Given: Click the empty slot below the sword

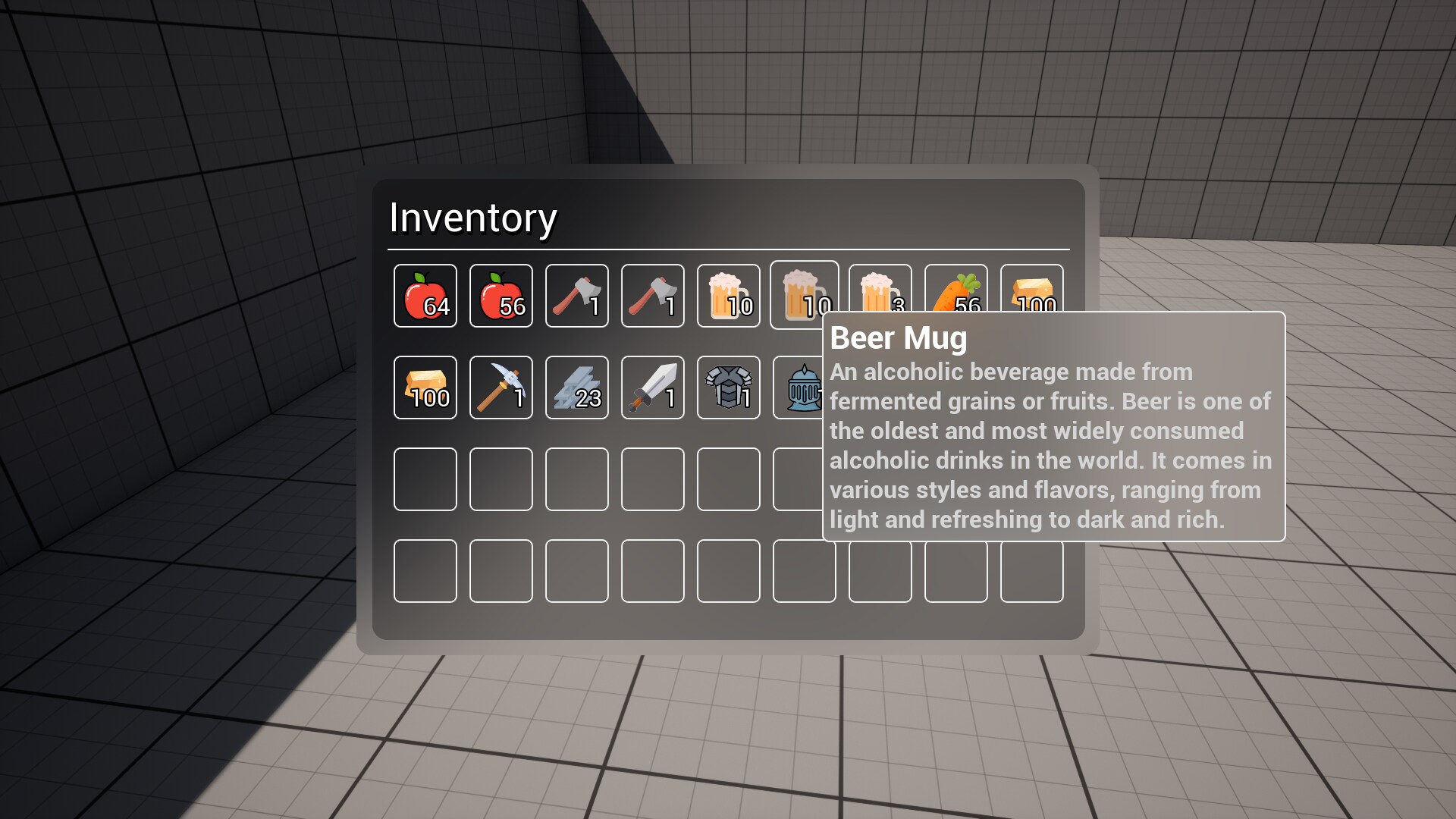Looking at the screenshot, I should click(x=652, y=479).
